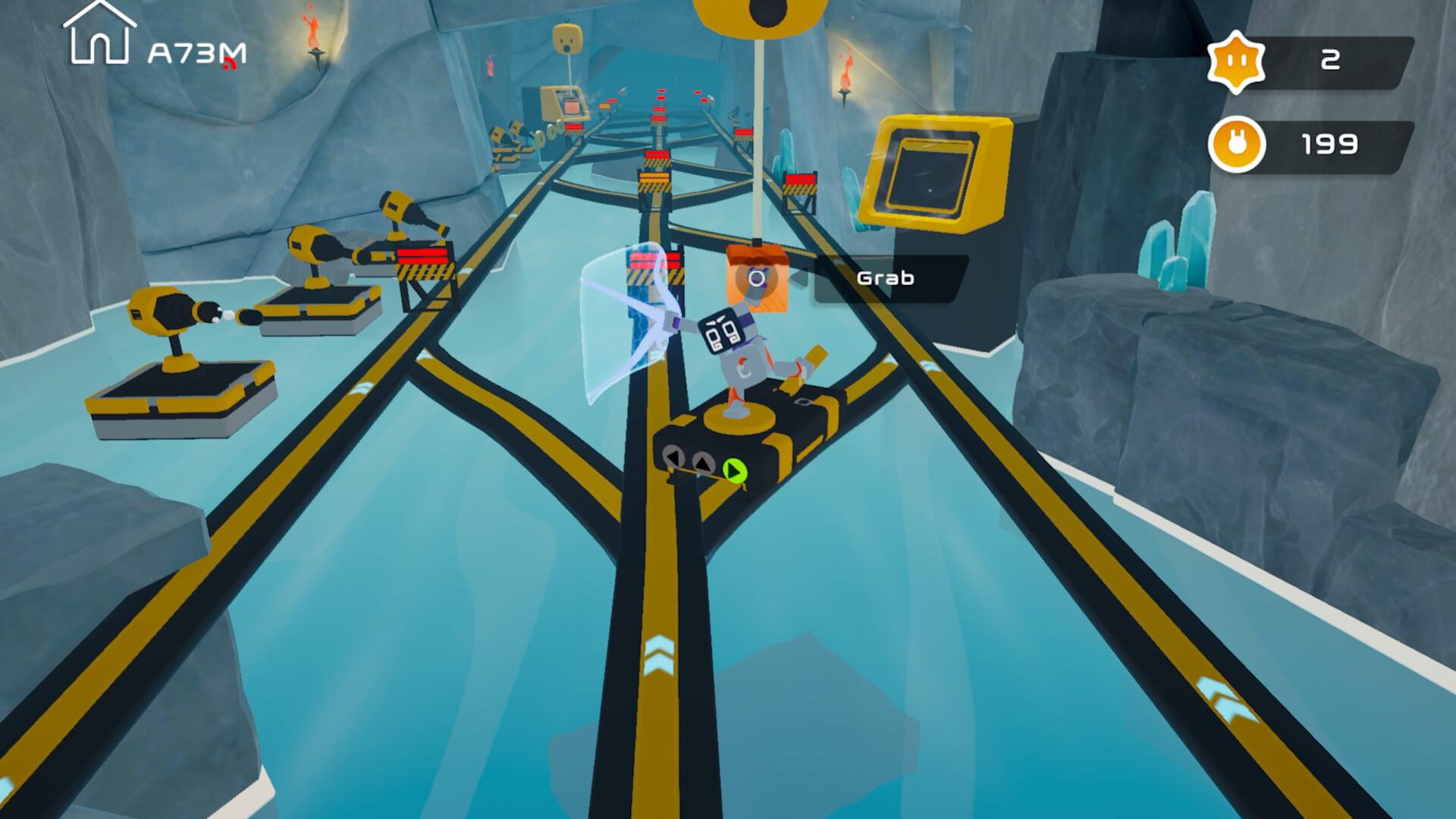This screenshot has height=819, width=1456.
Task: Select the A73M level label
Action: click(x=196, y=52)
